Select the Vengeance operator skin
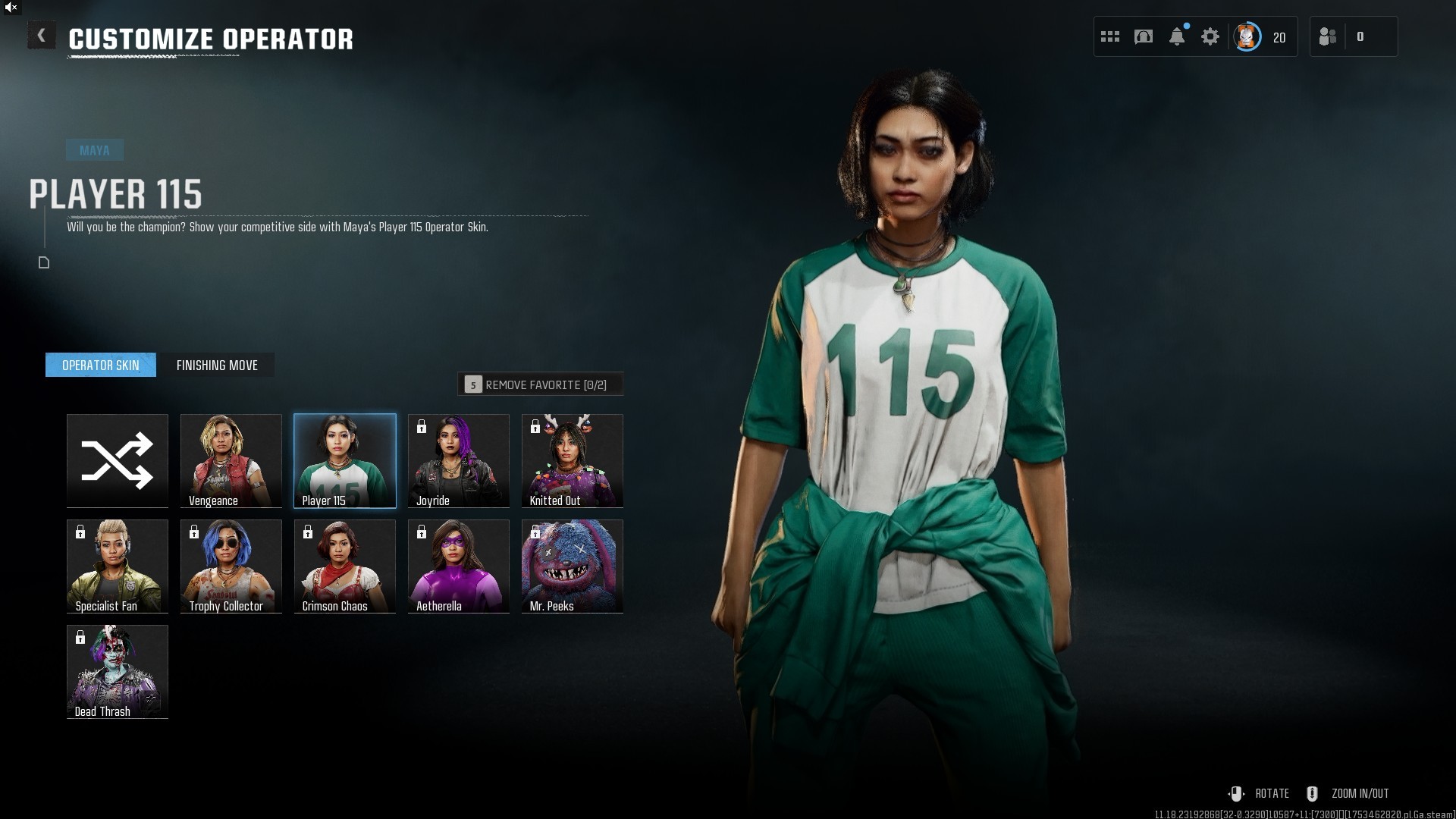 (x=231, y=460)
